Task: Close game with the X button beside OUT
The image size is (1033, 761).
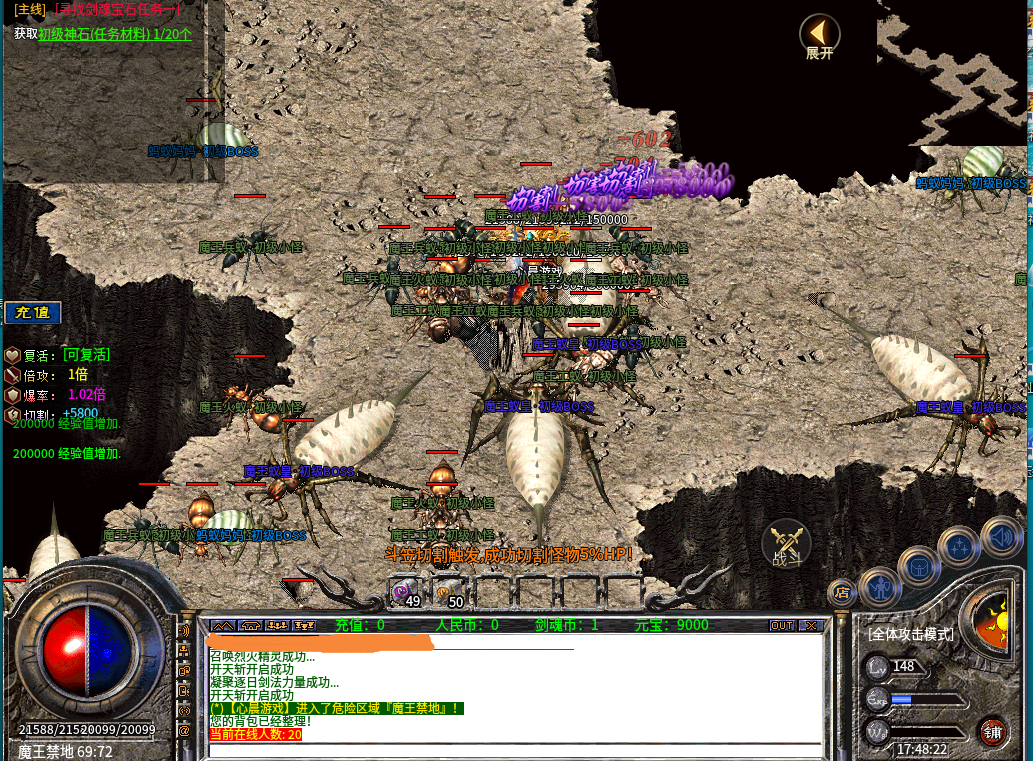Action: click(x=810, y=625)
